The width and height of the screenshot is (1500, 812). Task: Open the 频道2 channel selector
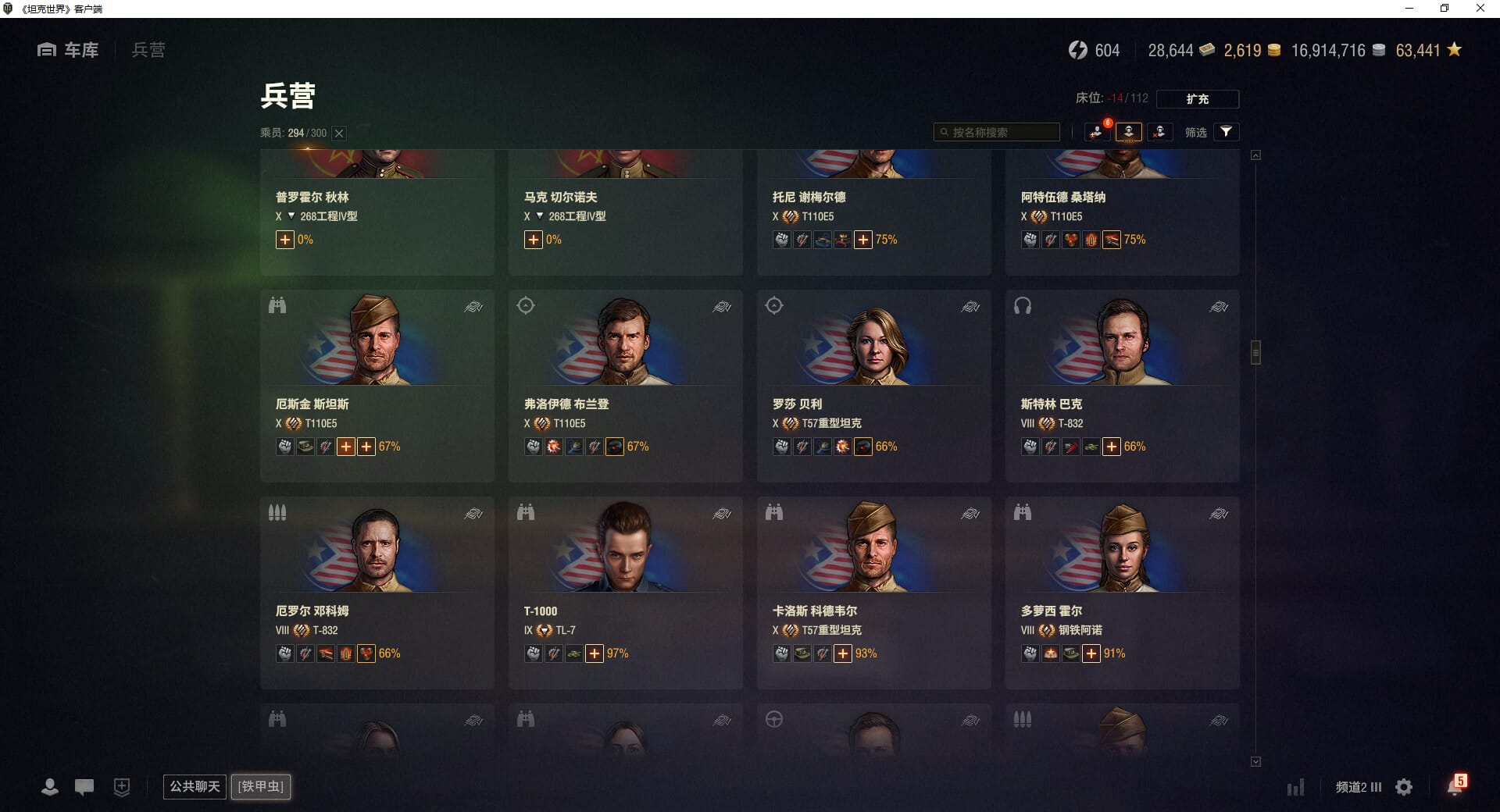pos(1359,787)
